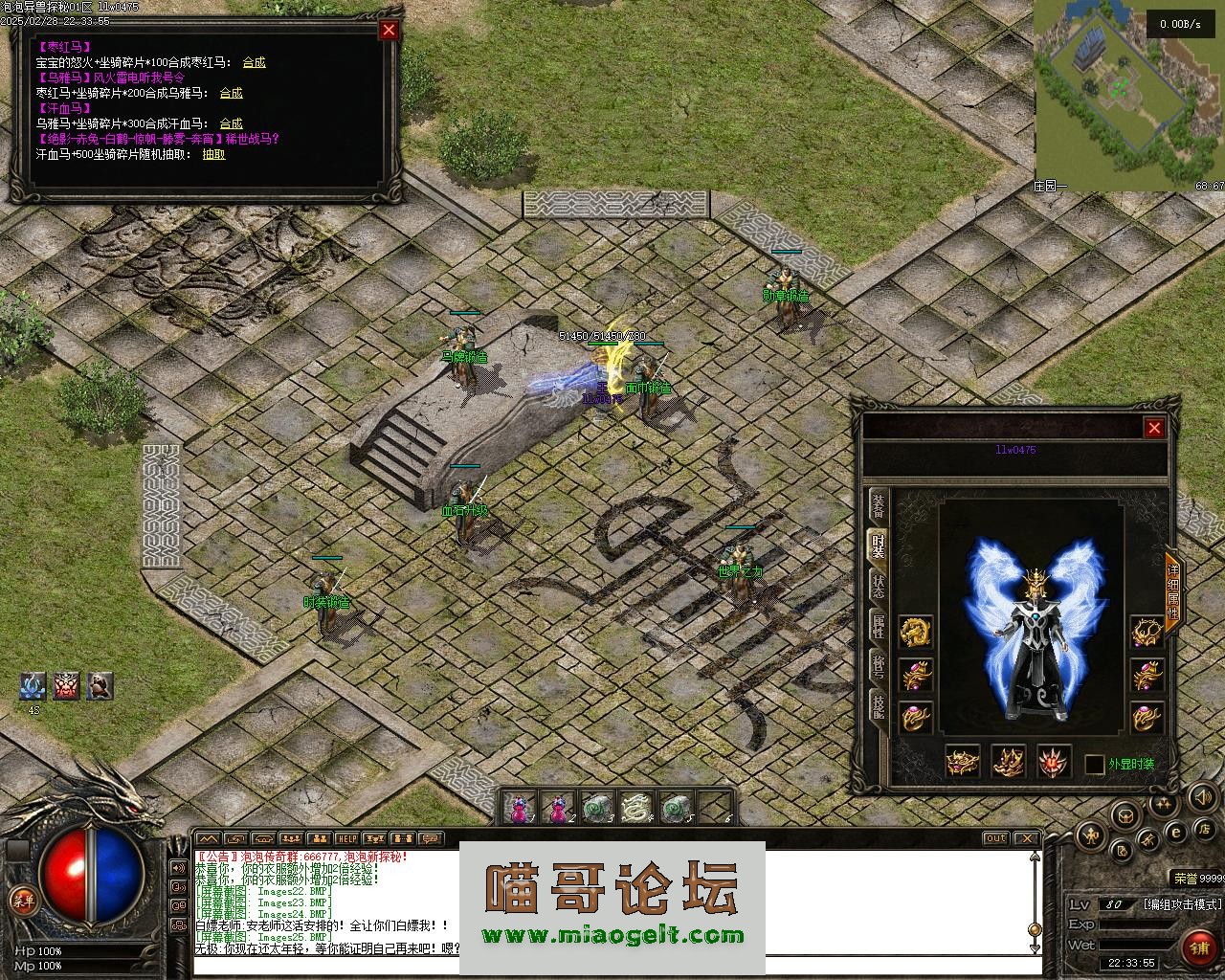The image size is (1225, 980).
Task: Switch to the 状态 tab
Action: click(878, 586)
